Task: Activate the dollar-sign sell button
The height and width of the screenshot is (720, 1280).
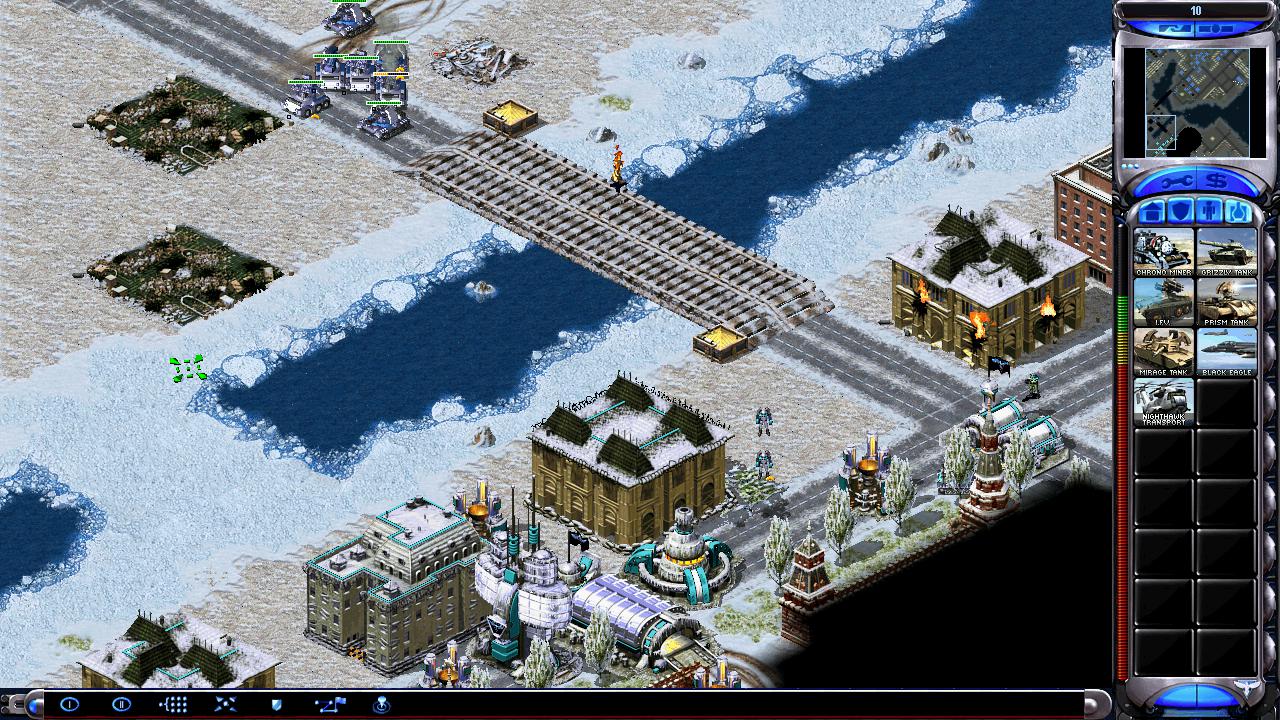Action: point(1217,182)
